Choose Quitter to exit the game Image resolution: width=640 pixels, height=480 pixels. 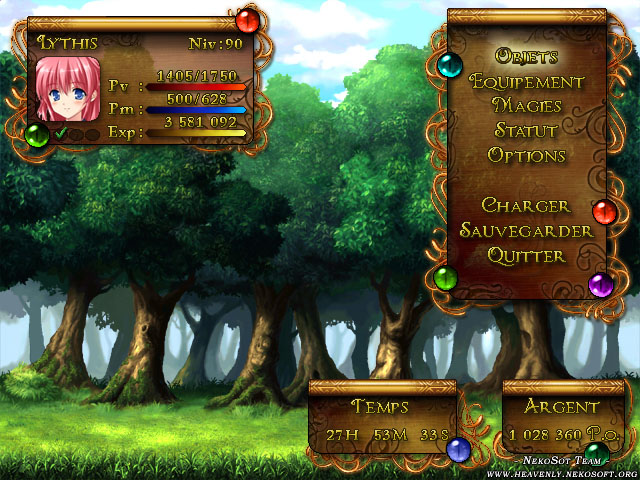(526, 256)
